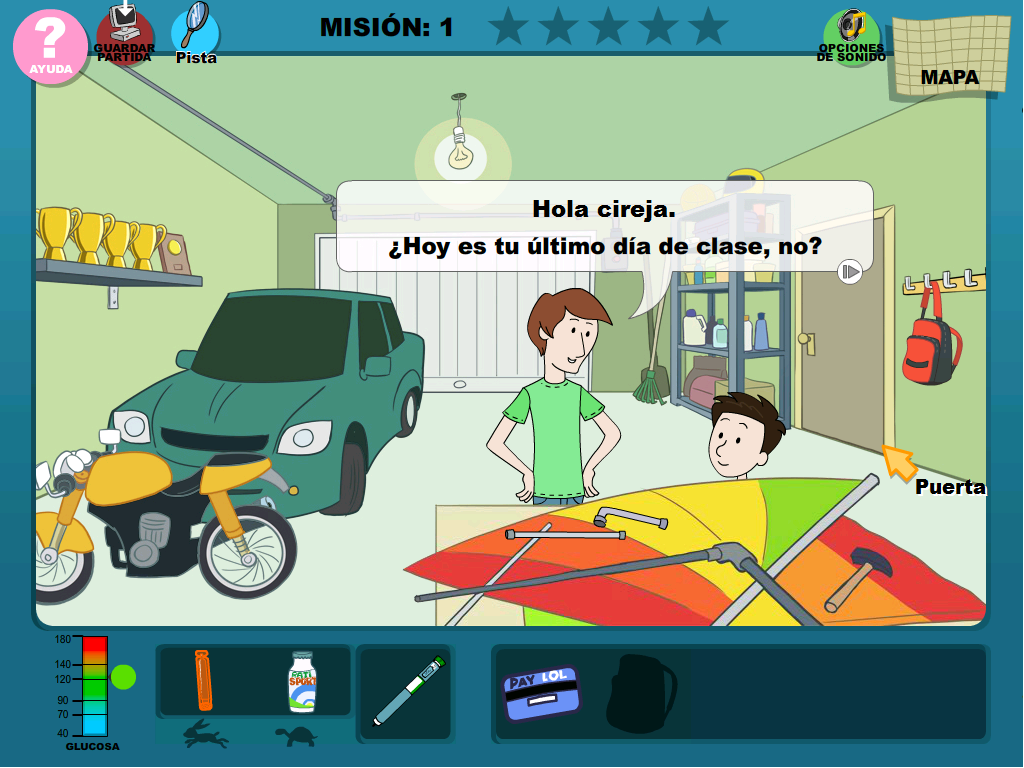The height and width of the screenshot is (768, 1024).
Task: Select the insulin pen slot
Action: [x=408, y=691]
